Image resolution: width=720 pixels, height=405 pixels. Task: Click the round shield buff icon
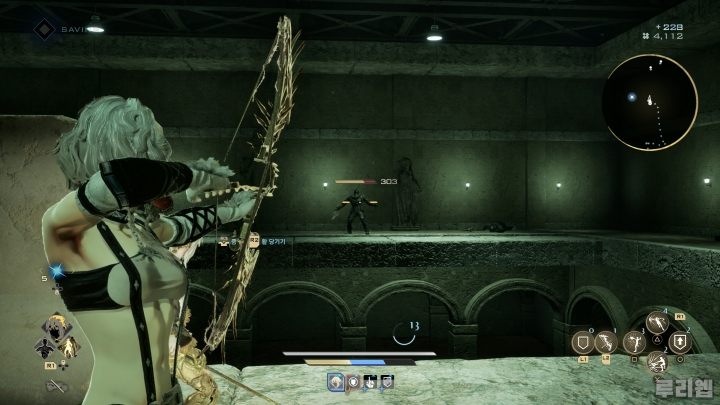[x=353, y=381]
